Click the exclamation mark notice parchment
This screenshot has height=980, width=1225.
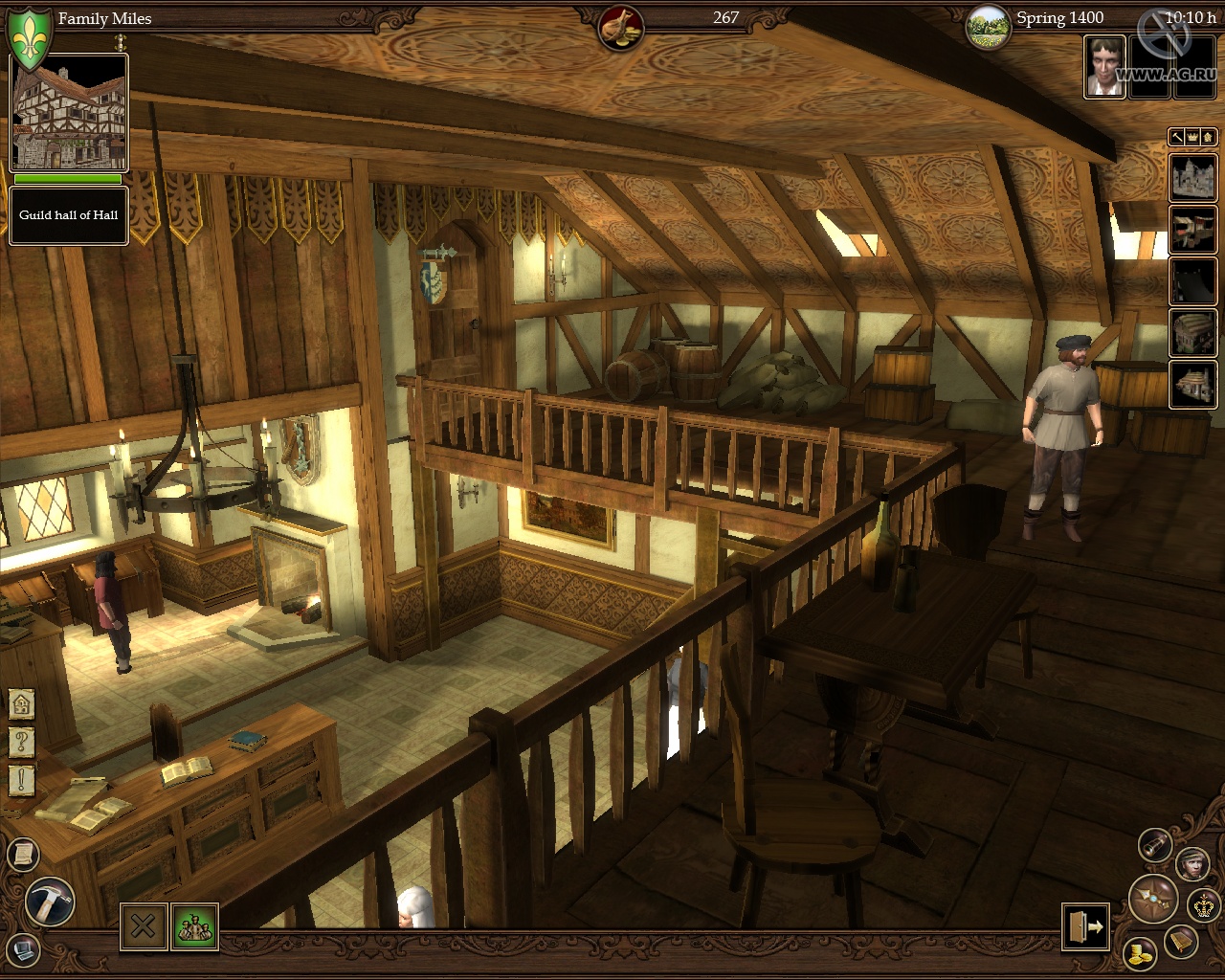21,781
